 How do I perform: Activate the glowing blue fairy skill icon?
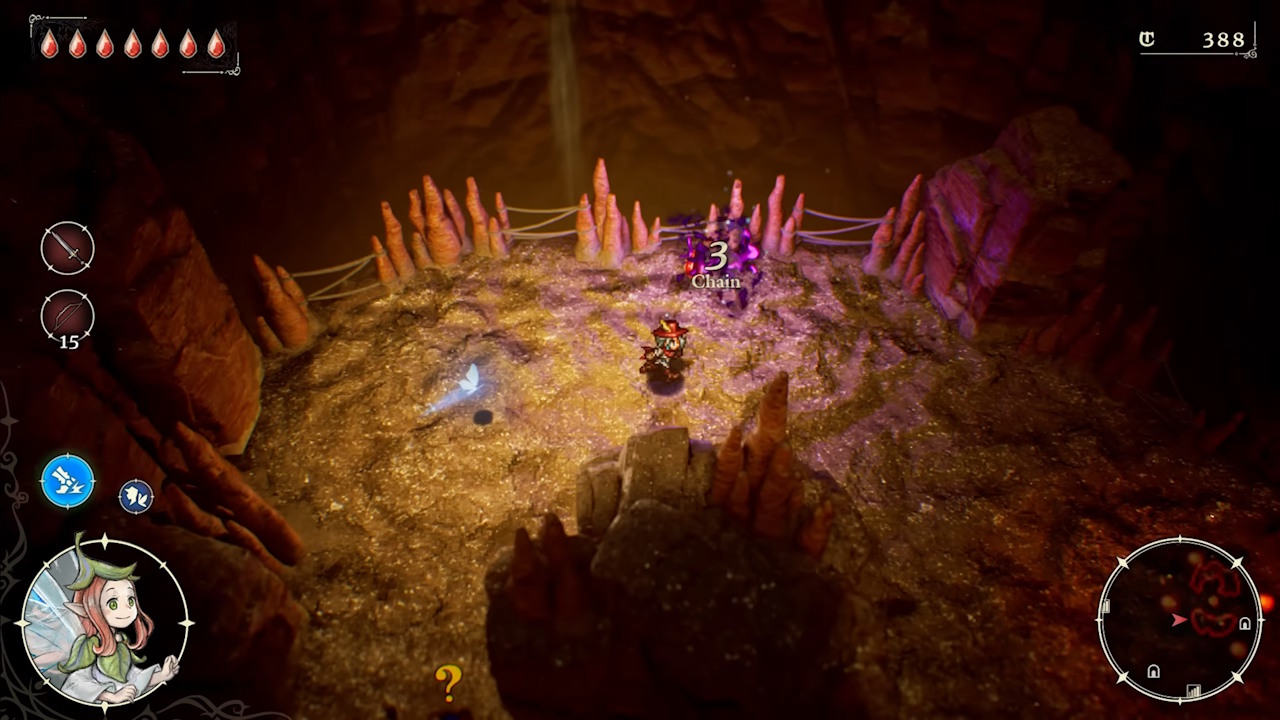[68, 481]
